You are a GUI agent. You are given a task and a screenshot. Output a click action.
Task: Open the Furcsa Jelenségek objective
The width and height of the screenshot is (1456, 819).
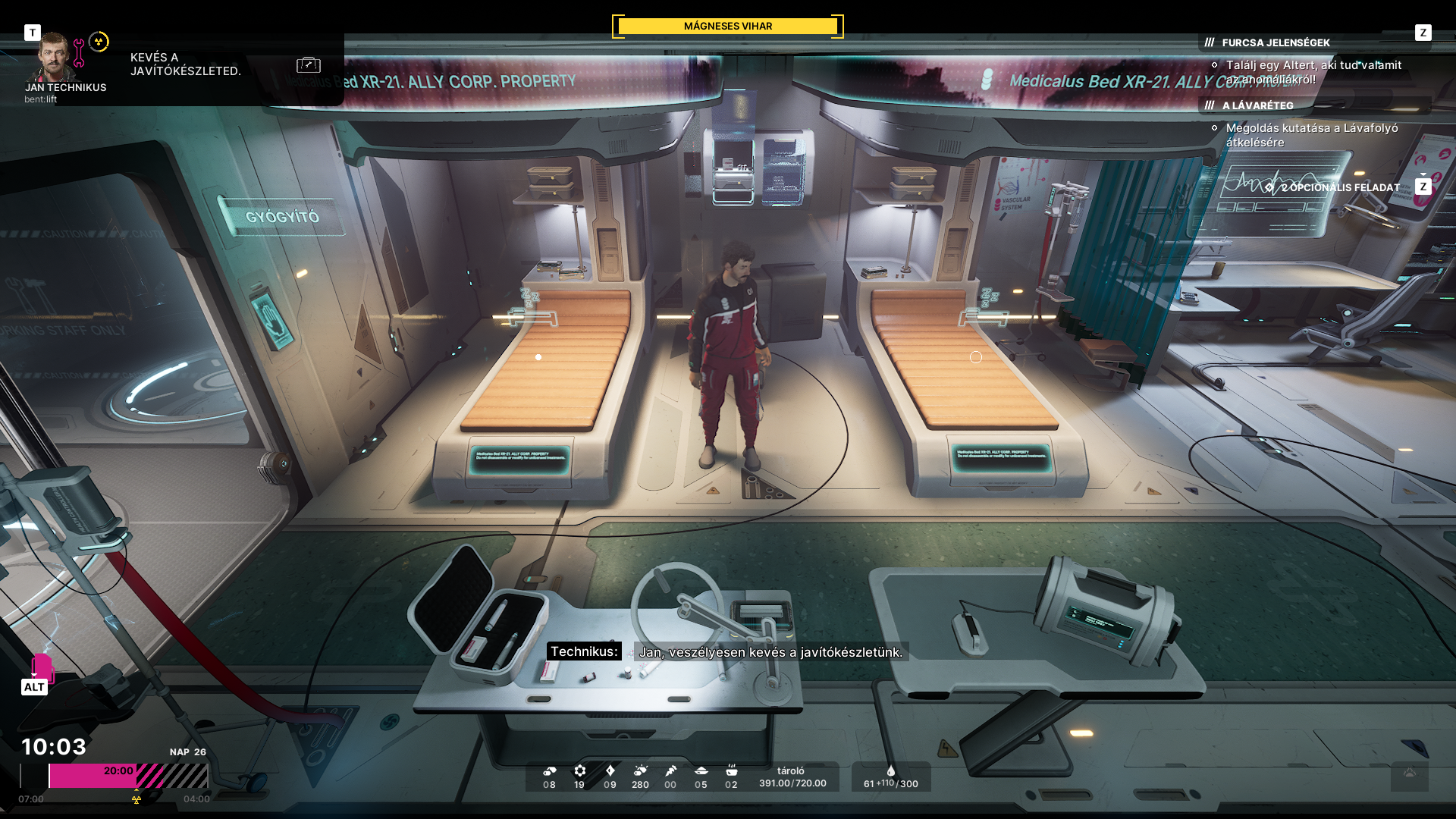click(1276, 42)
